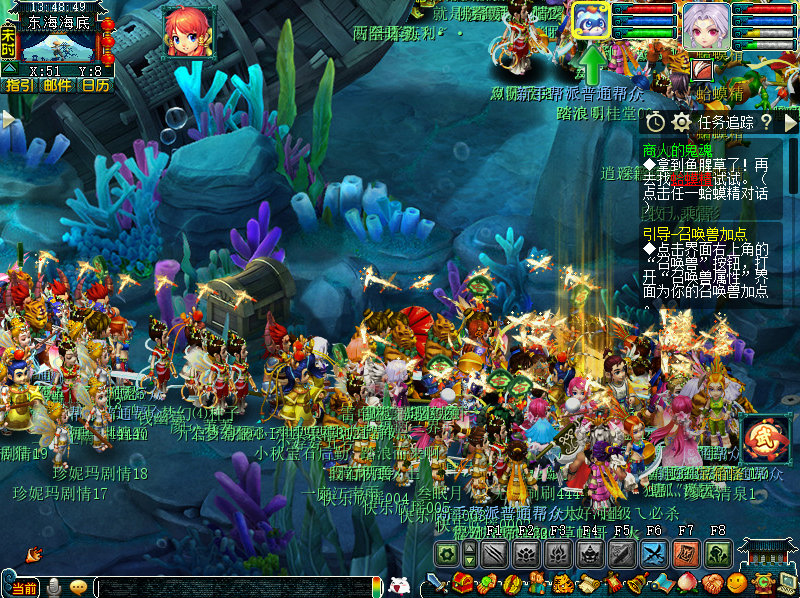Select the red-haired girl portrait
The width and height of the screenshot is (800, 598).
[x=187, y=32]
